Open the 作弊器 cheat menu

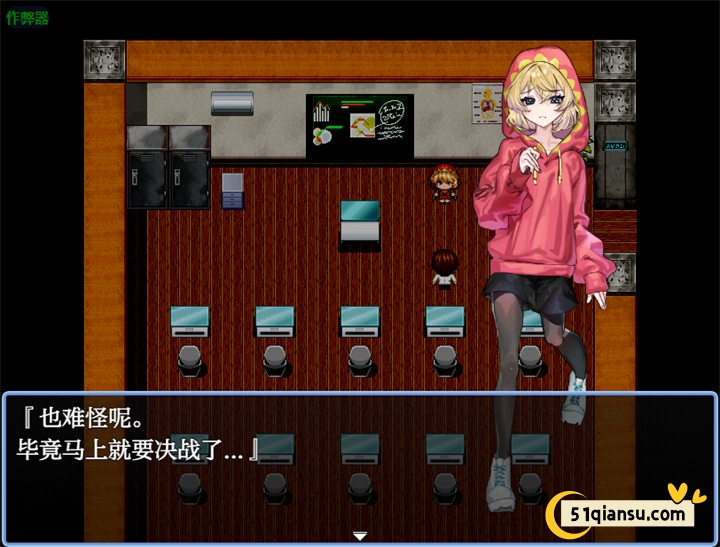point(27,19)
